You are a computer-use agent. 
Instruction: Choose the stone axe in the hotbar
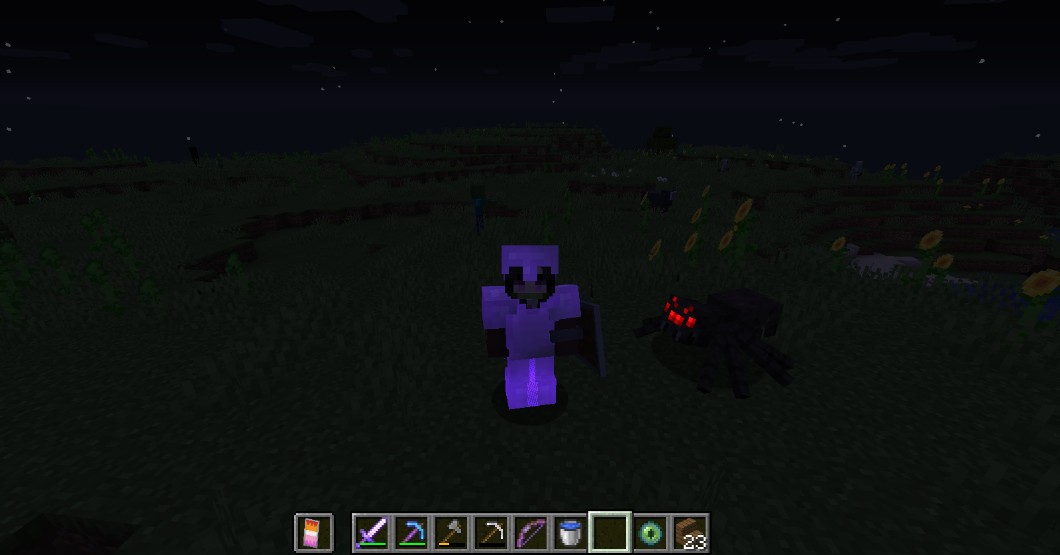click(451, 532)
